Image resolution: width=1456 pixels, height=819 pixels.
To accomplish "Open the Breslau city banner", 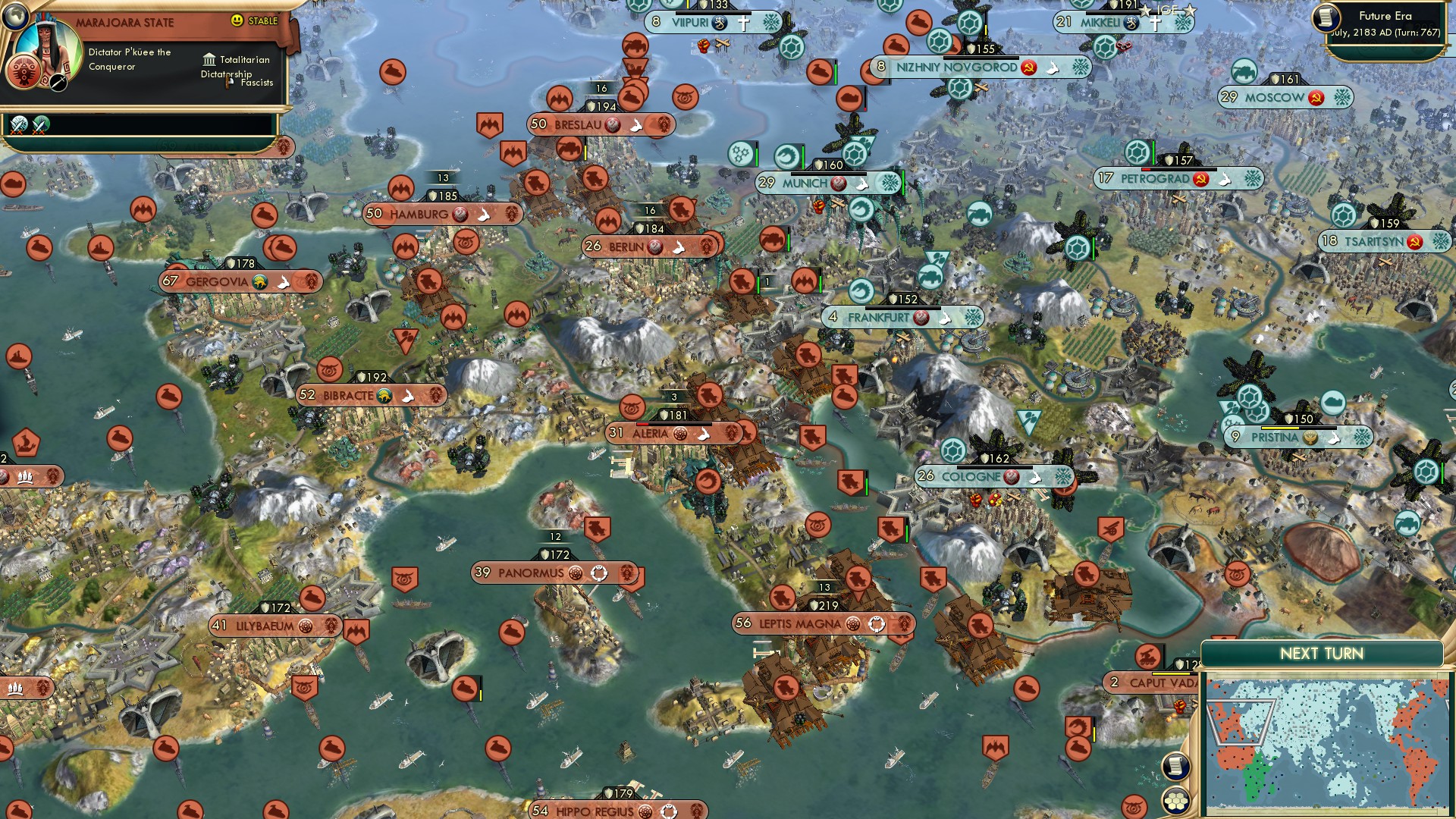I will point(578,124).
